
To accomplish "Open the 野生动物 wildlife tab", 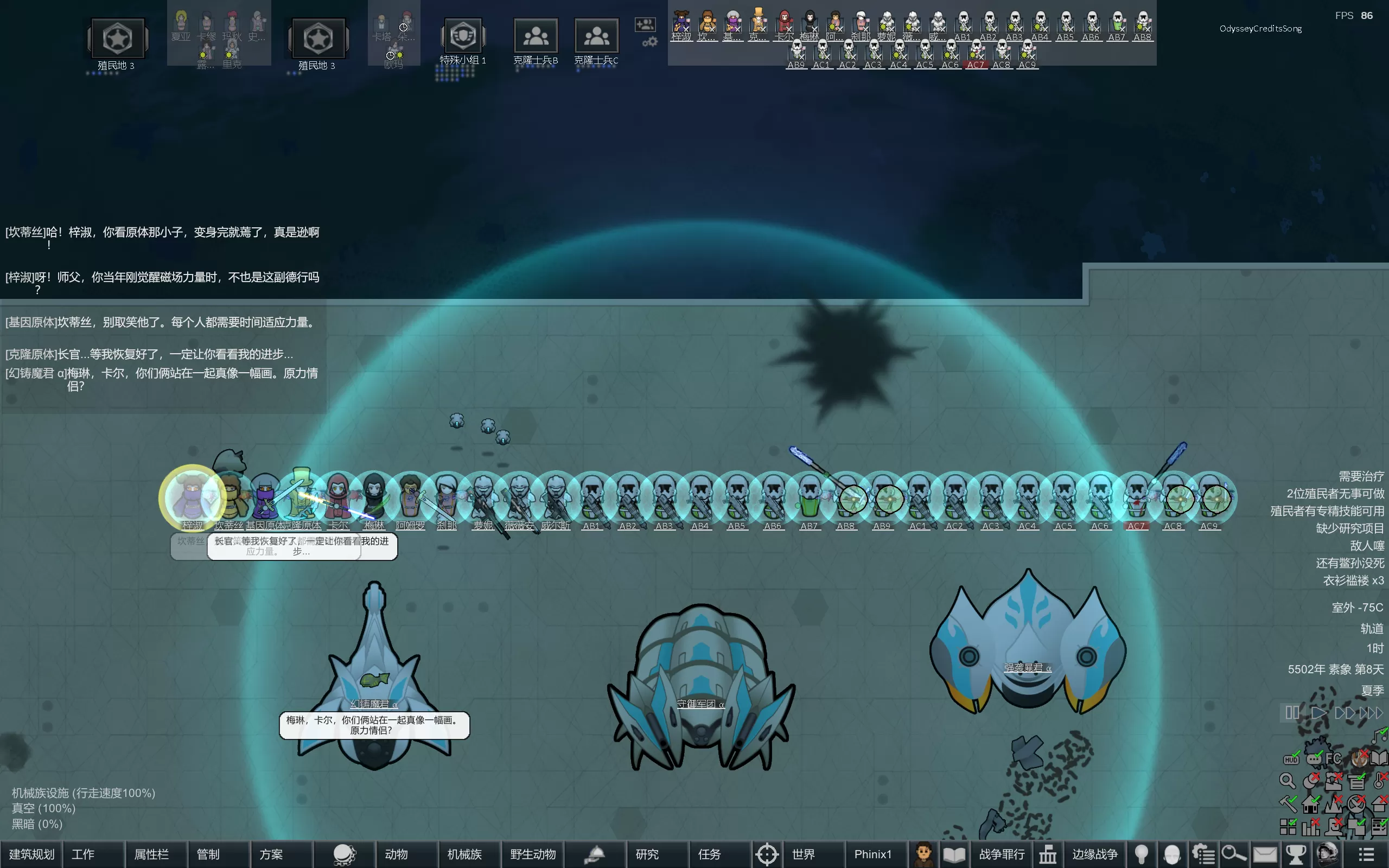I will coord(533,854).
